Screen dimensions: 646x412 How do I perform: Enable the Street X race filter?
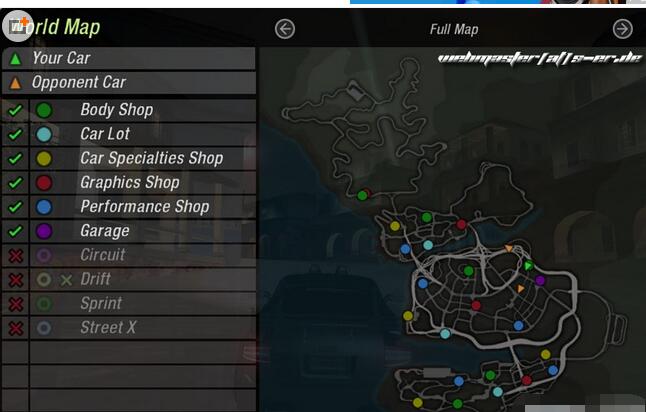coord(15,328)
